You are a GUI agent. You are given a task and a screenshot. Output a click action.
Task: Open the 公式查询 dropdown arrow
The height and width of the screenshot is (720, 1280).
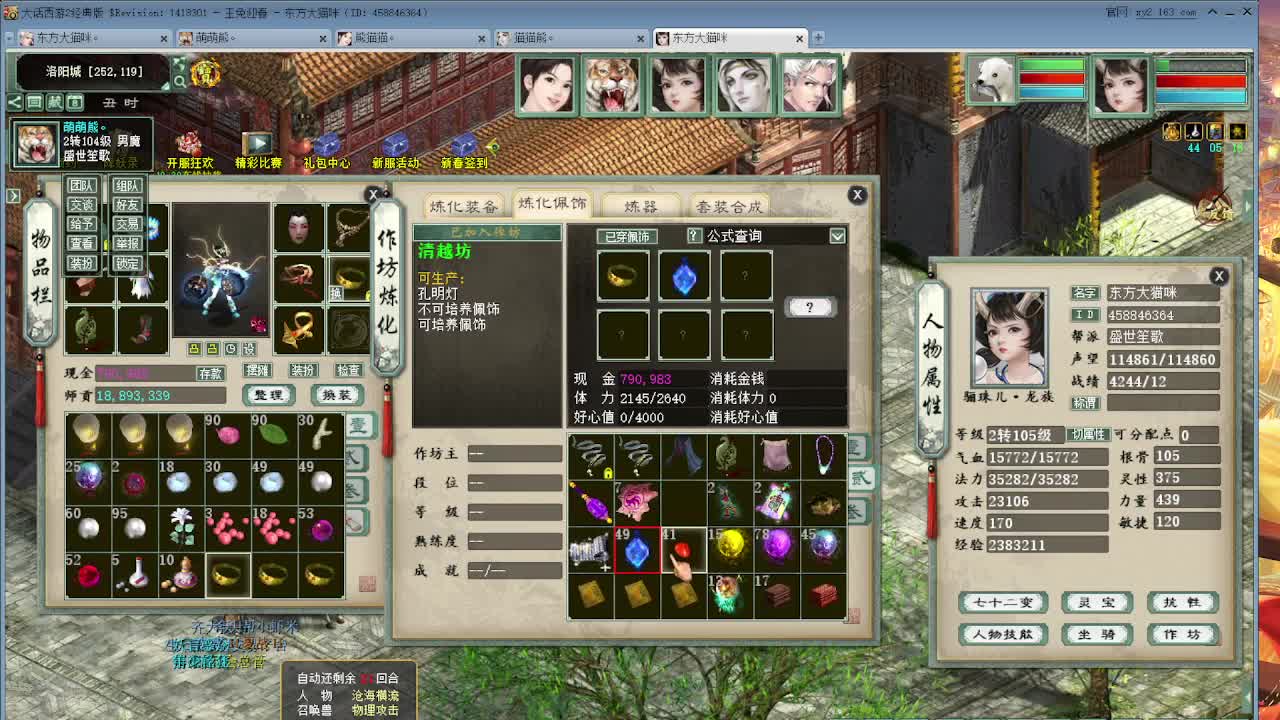[838, 236]
